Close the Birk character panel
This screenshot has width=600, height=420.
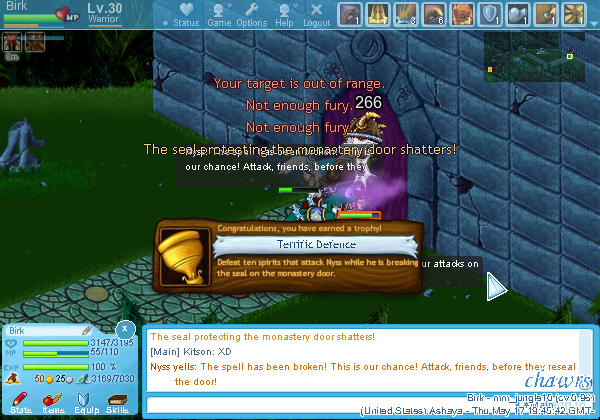point(124,328)
